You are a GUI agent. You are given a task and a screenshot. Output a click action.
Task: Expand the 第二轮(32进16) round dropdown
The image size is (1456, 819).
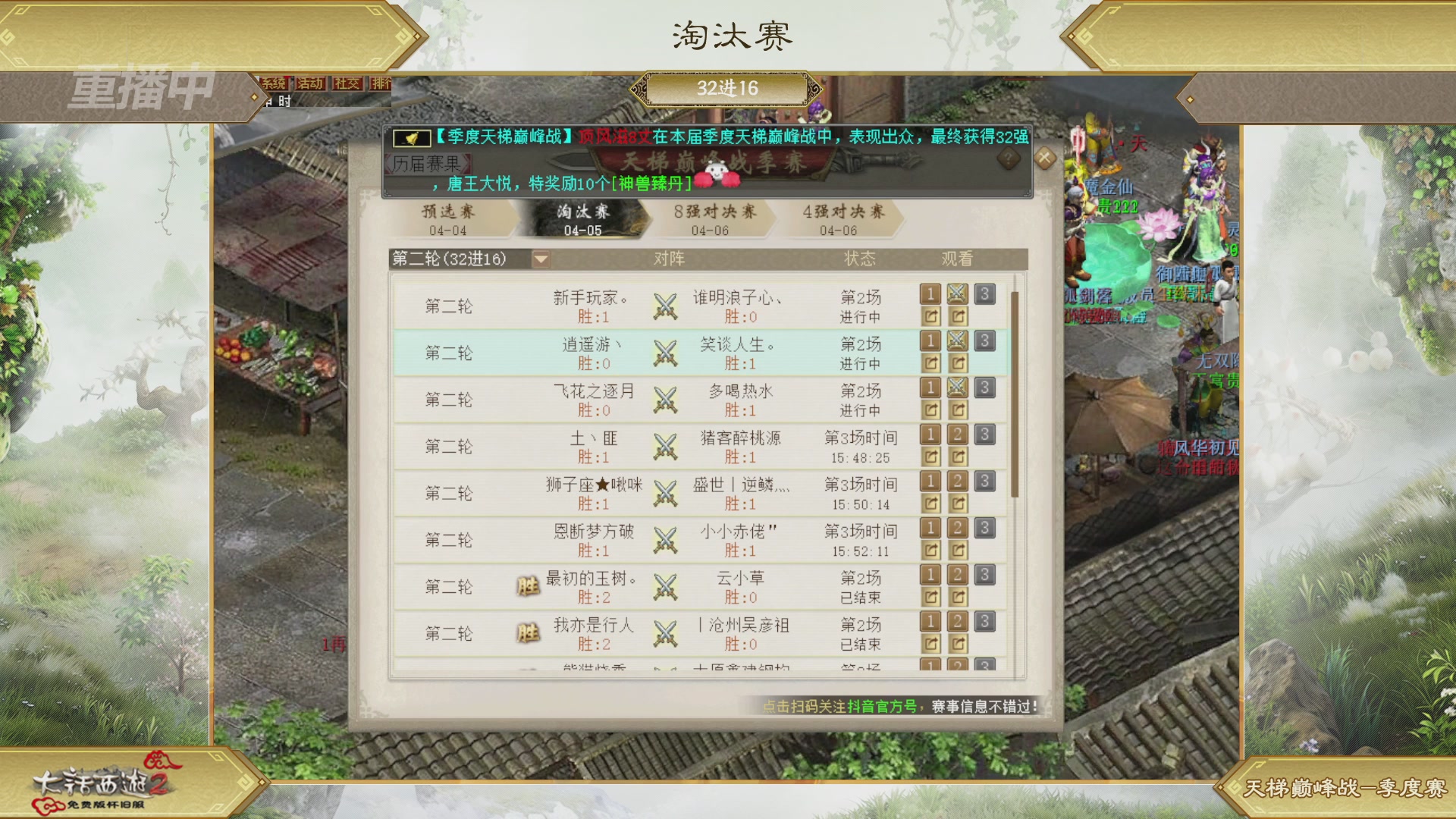pos(541,259)
